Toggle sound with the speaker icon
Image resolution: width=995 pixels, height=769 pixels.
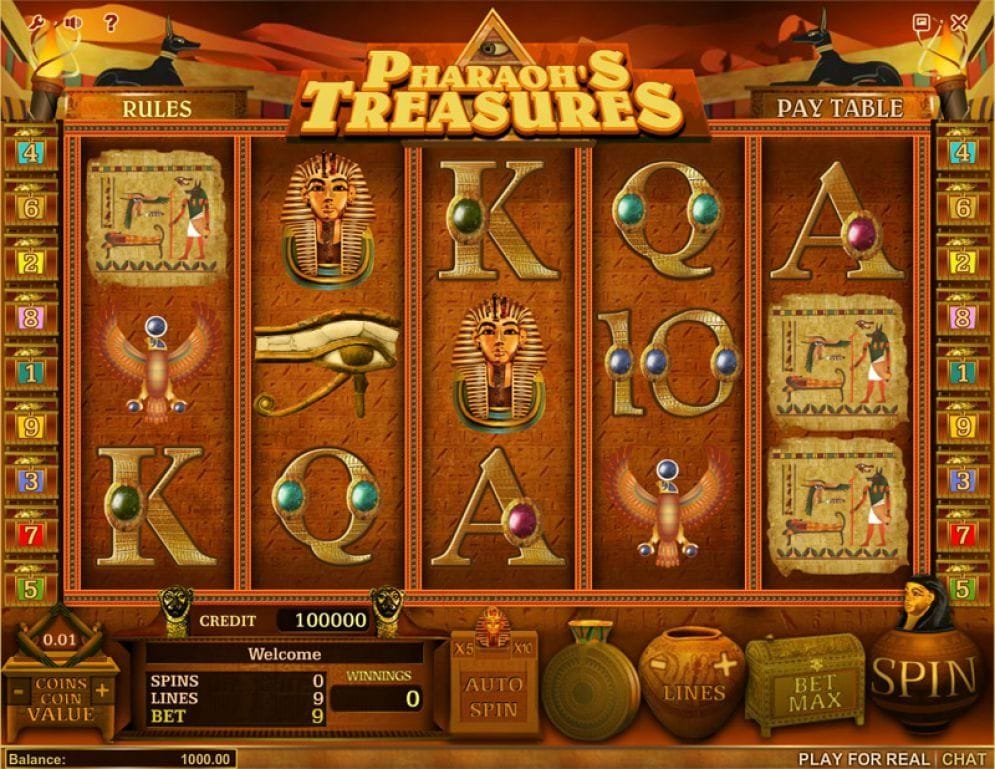[71, 21]
